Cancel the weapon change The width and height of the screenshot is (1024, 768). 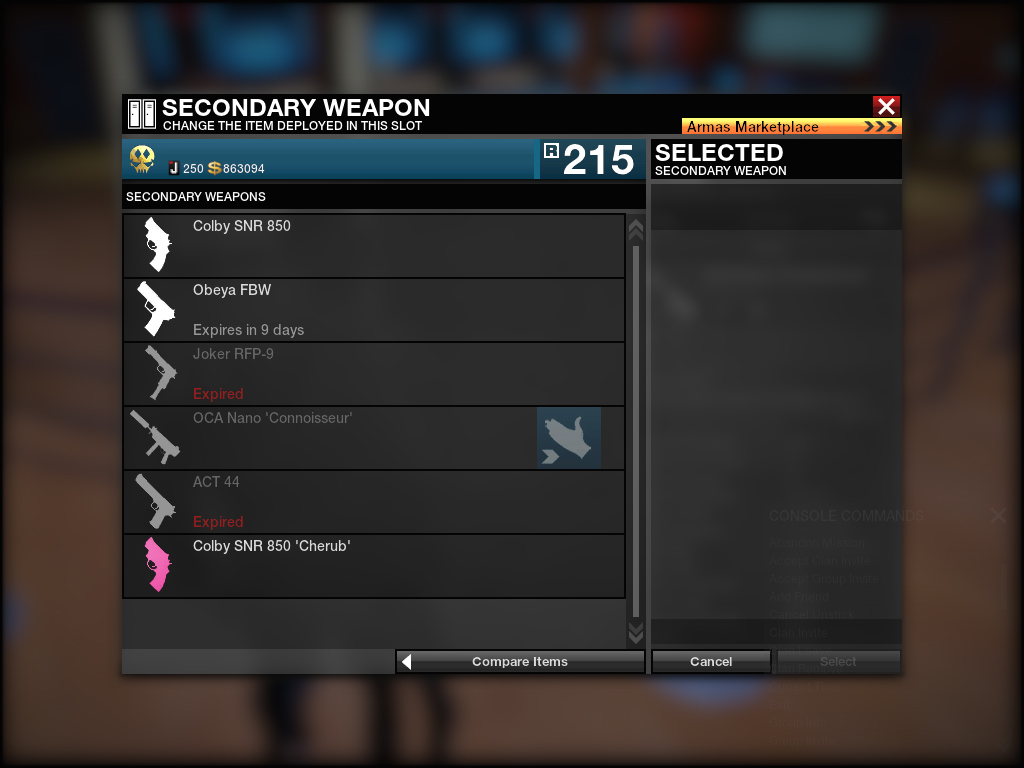click(711, 661)
